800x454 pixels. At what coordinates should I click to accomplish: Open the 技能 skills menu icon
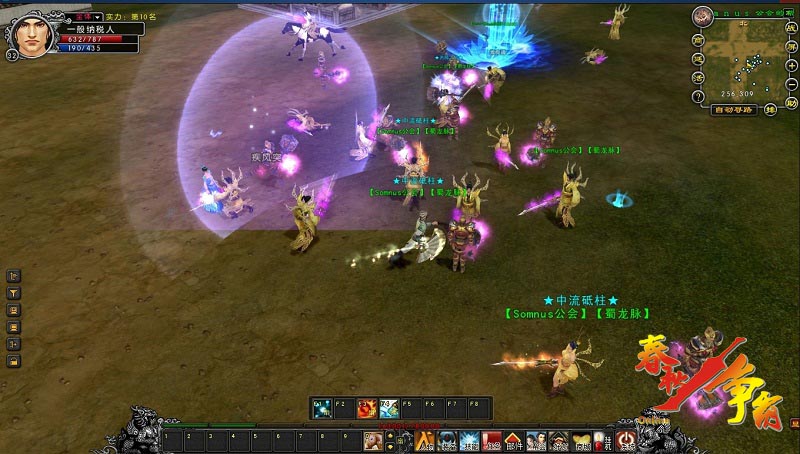pos(468,440)
